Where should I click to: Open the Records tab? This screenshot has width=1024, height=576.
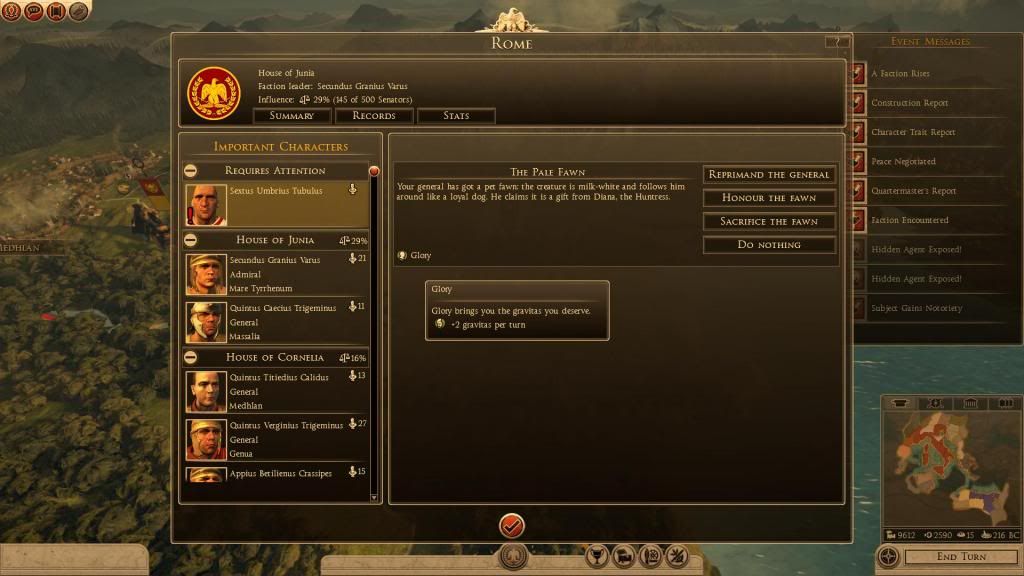374,116
